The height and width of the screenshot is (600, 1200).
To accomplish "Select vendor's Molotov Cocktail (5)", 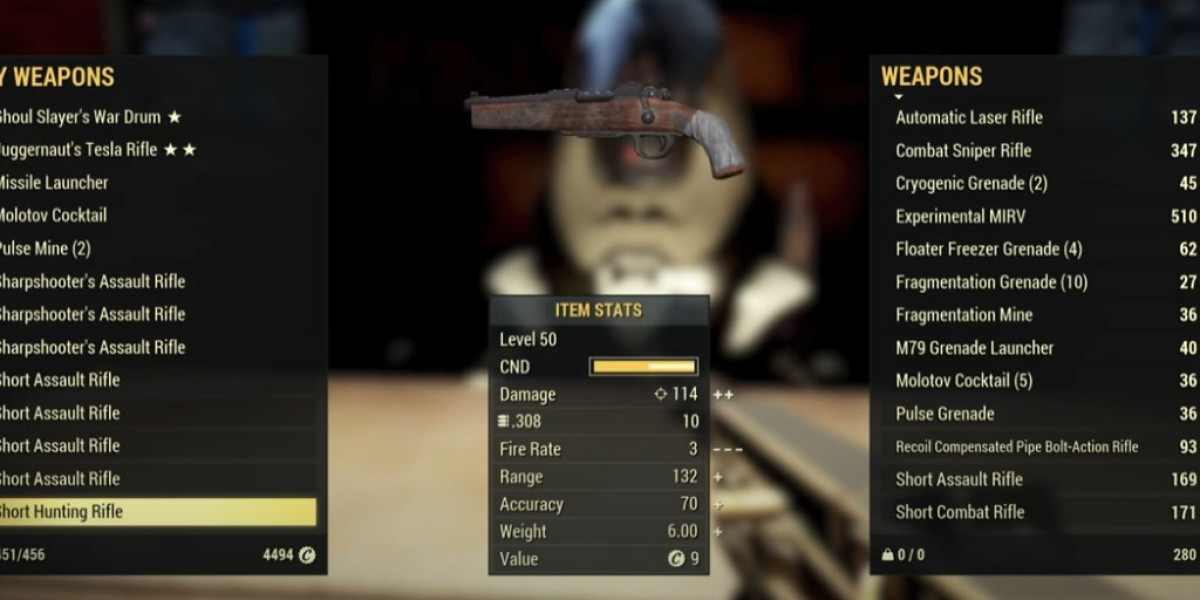I will [x=964, y=381].
